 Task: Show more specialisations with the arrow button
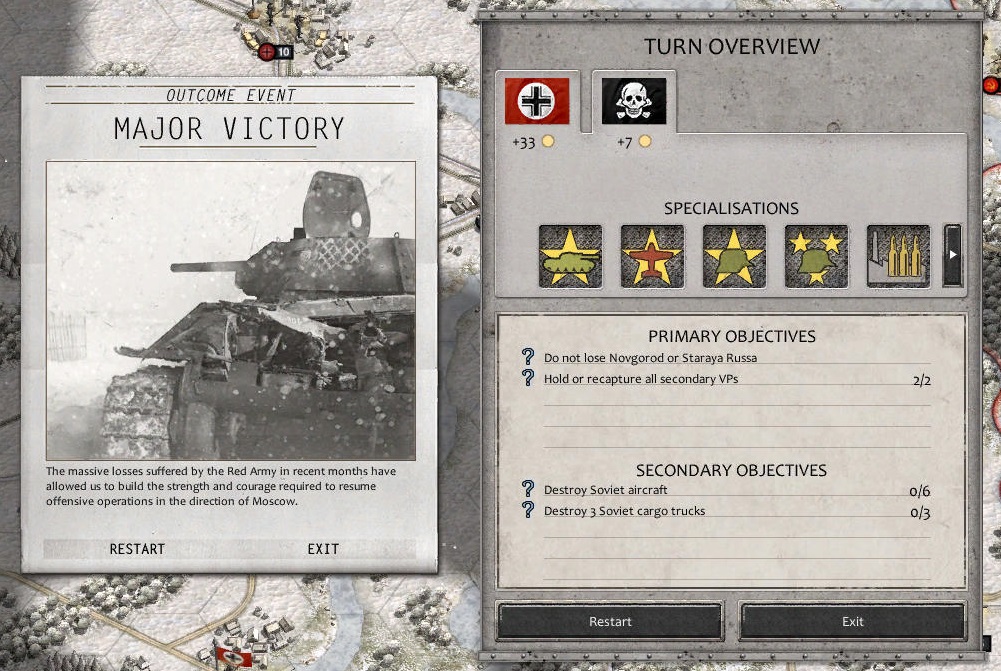click(x=952, y=255)
